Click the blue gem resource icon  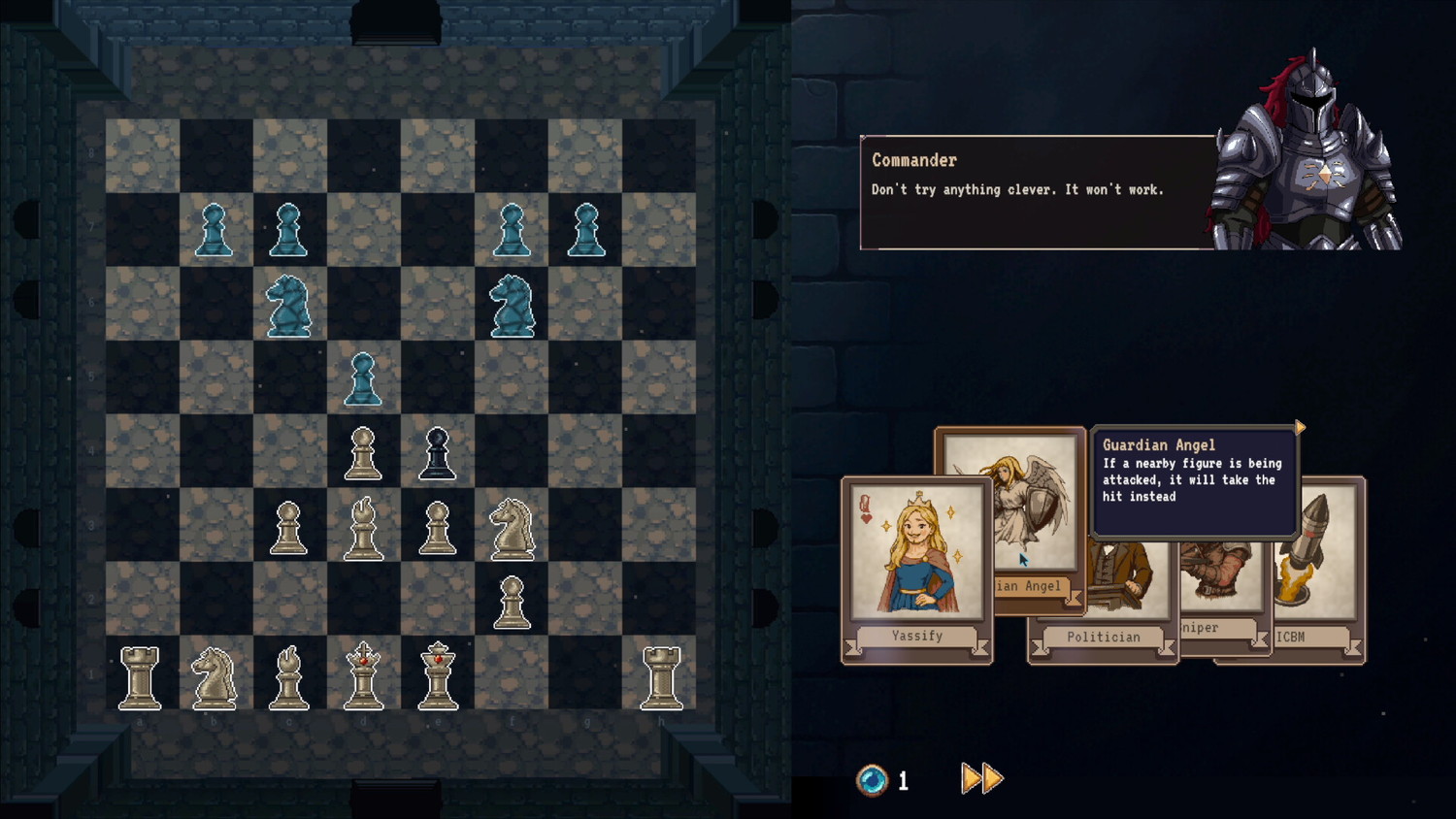click(872, 778)
